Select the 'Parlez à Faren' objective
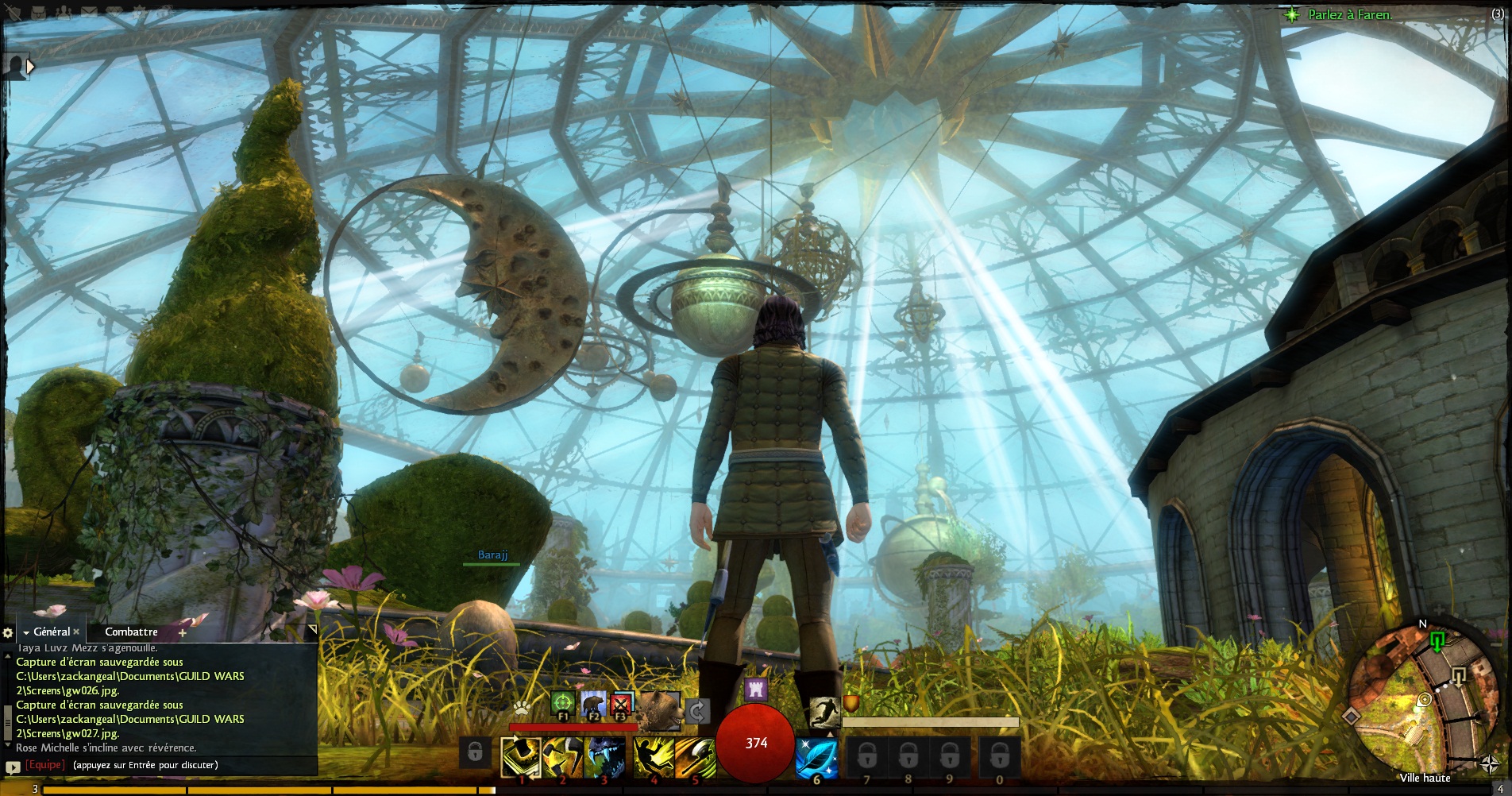 (1348, 14)
